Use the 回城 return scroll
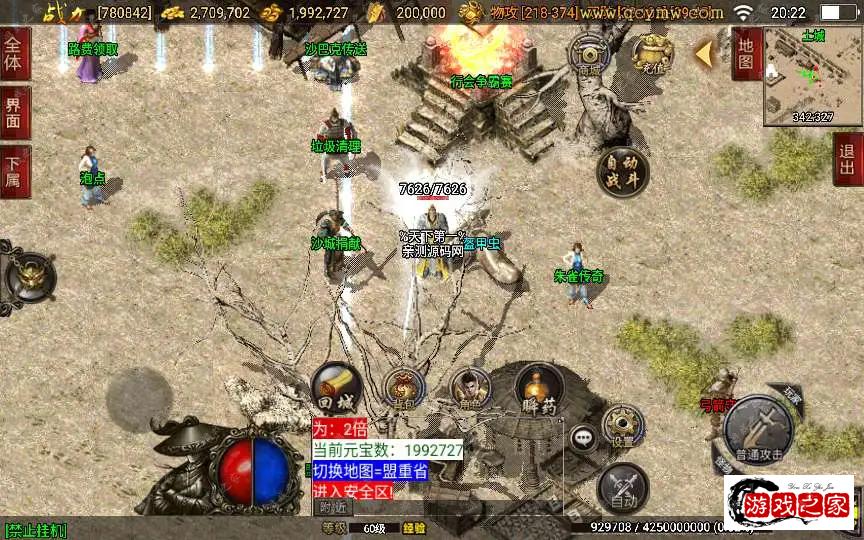Image resolution: width=864 pixels, height=540 pixels. coord(335,387)
